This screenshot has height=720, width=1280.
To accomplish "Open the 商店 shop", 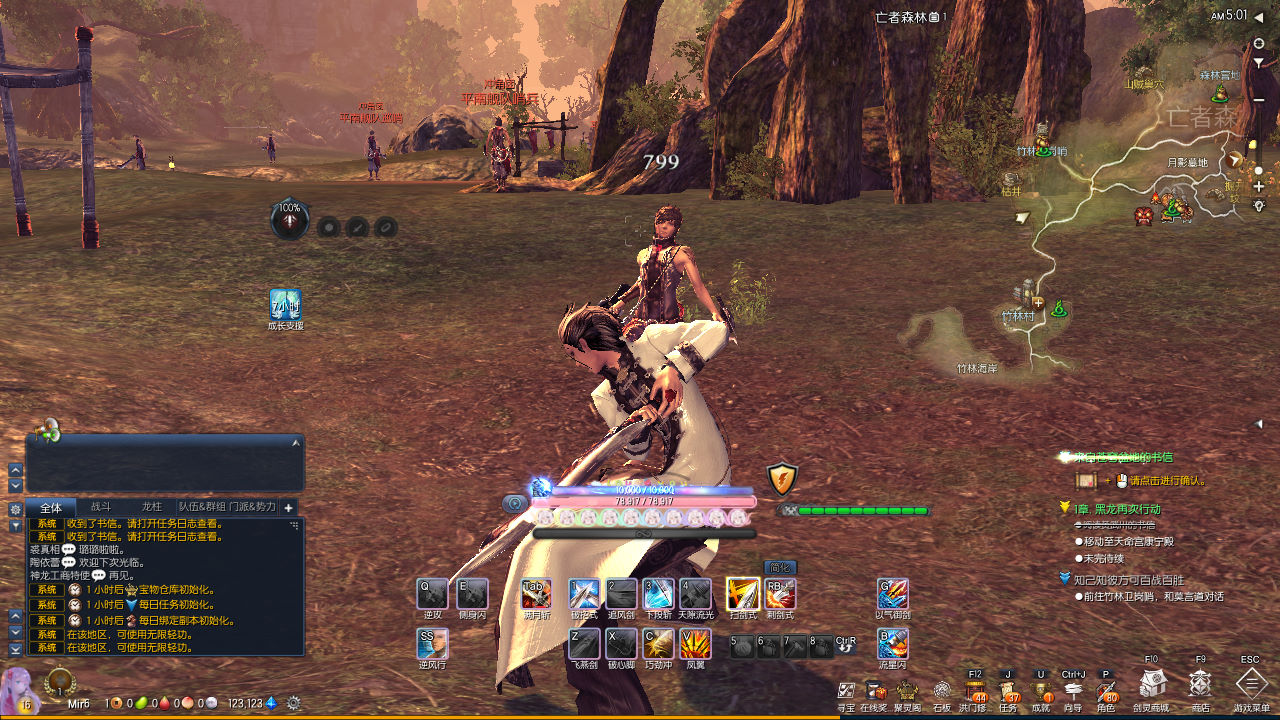I will pyautogui.click(x=1200, y=684).
